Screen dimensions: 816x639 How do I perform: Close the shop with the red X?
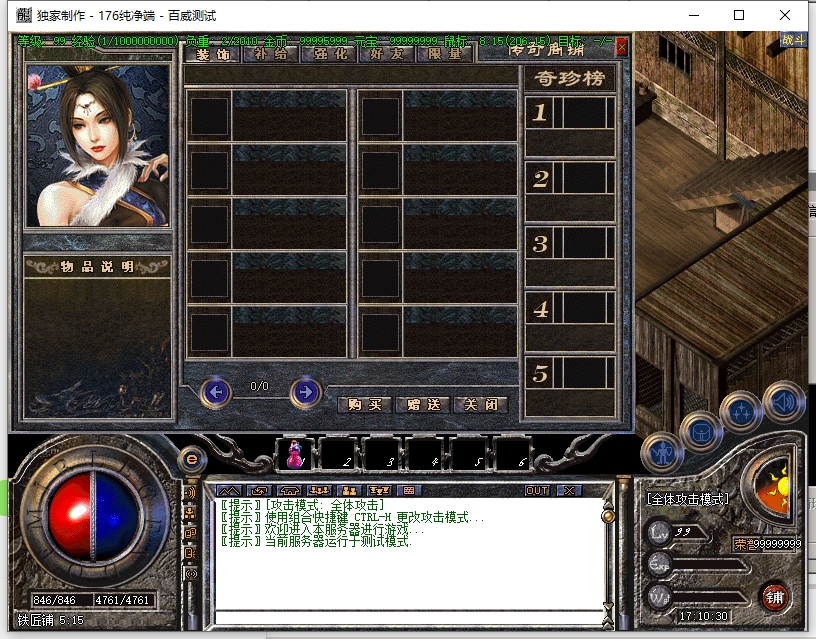pos(622,47)
